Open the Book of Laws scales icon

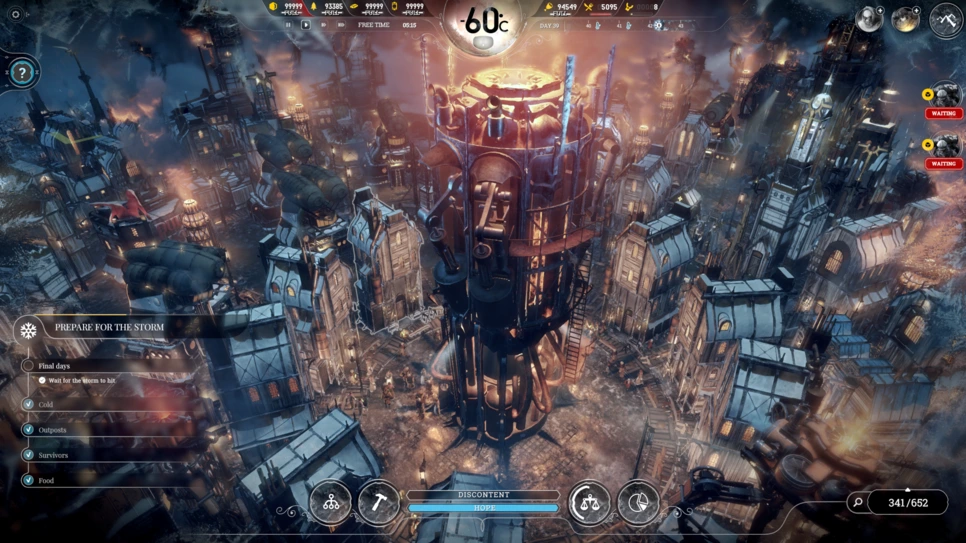tap(589, 503)
